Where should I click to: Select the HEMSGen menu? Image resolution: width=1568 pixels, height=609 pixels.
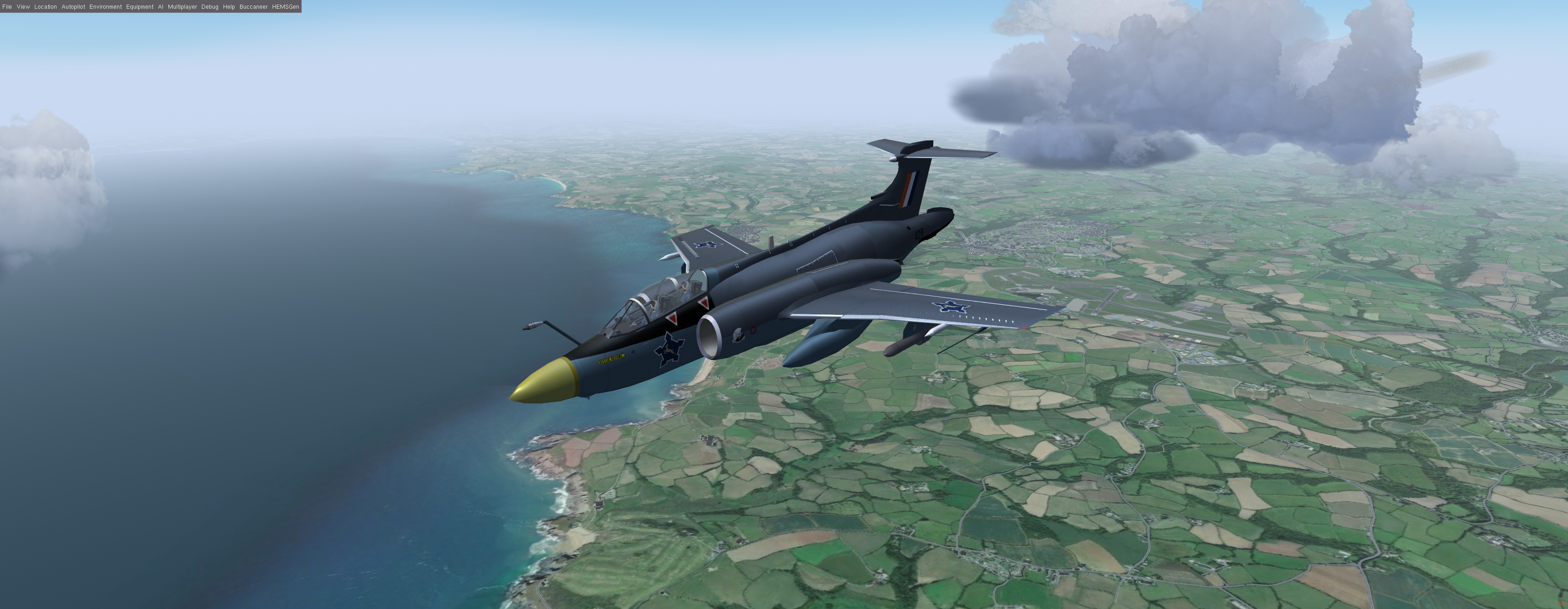coord(286,7)
